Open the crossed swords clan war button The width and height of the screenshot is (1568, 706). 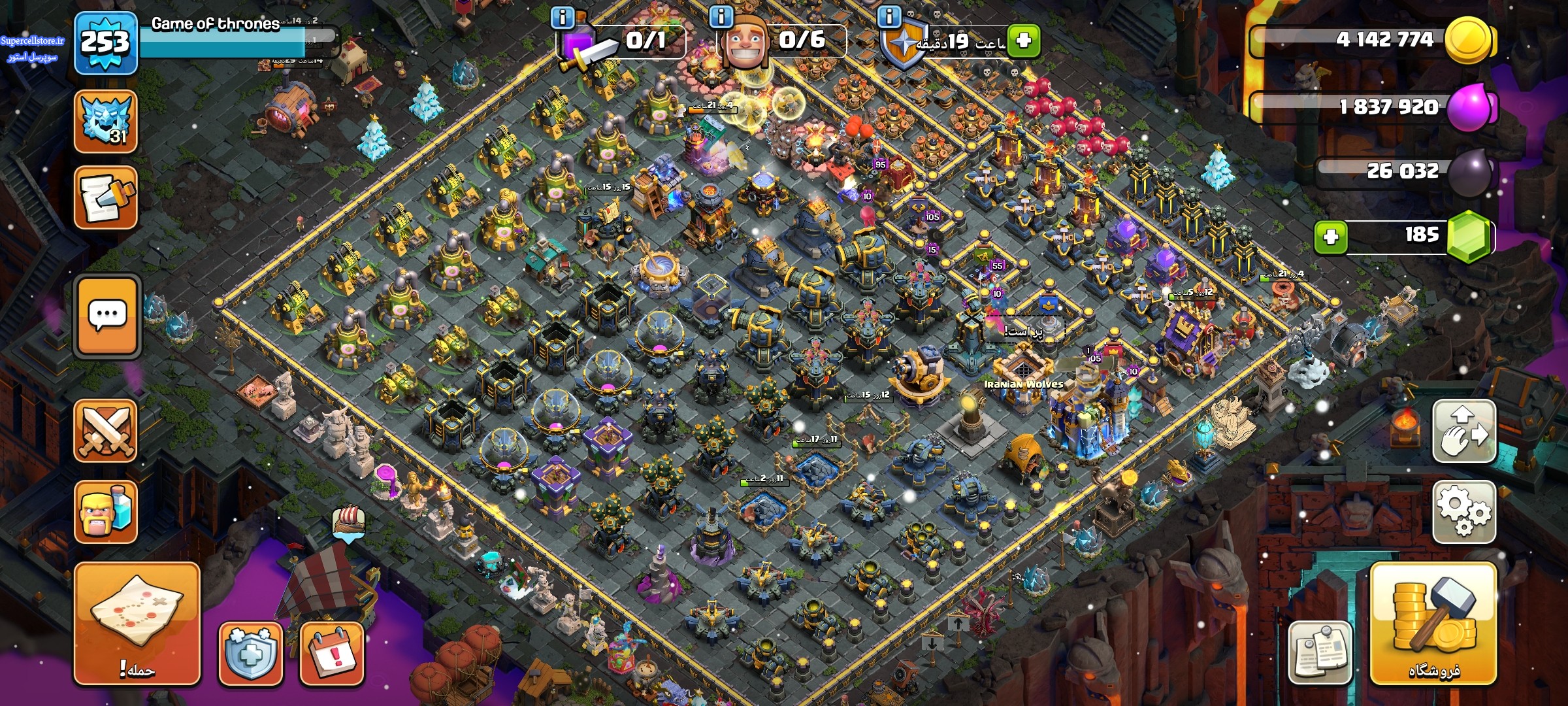[106, 431]
